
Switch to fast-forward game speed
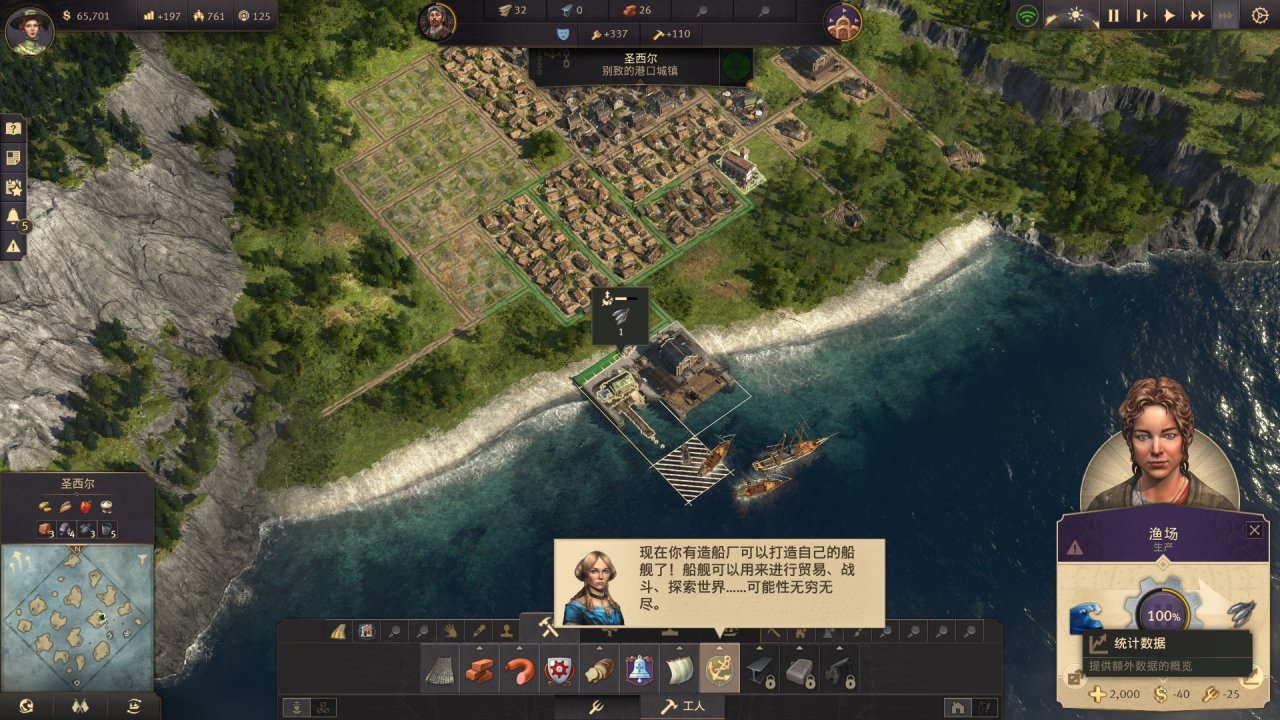[1197, 16]
